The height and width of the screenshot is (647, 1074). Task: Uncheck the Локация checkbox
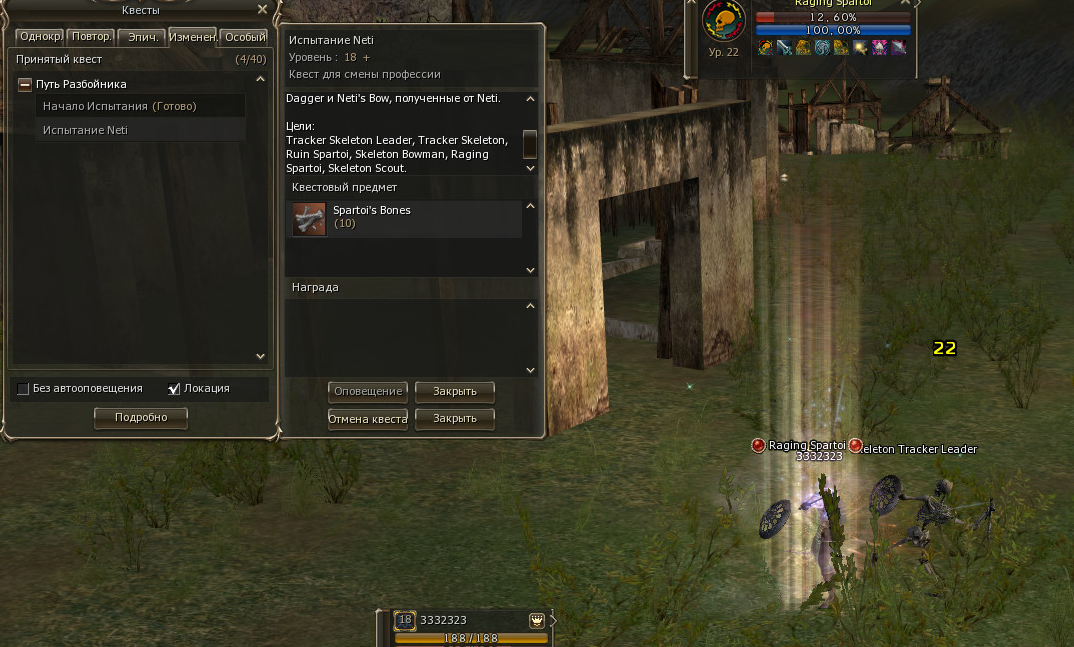tap(175, 389)
